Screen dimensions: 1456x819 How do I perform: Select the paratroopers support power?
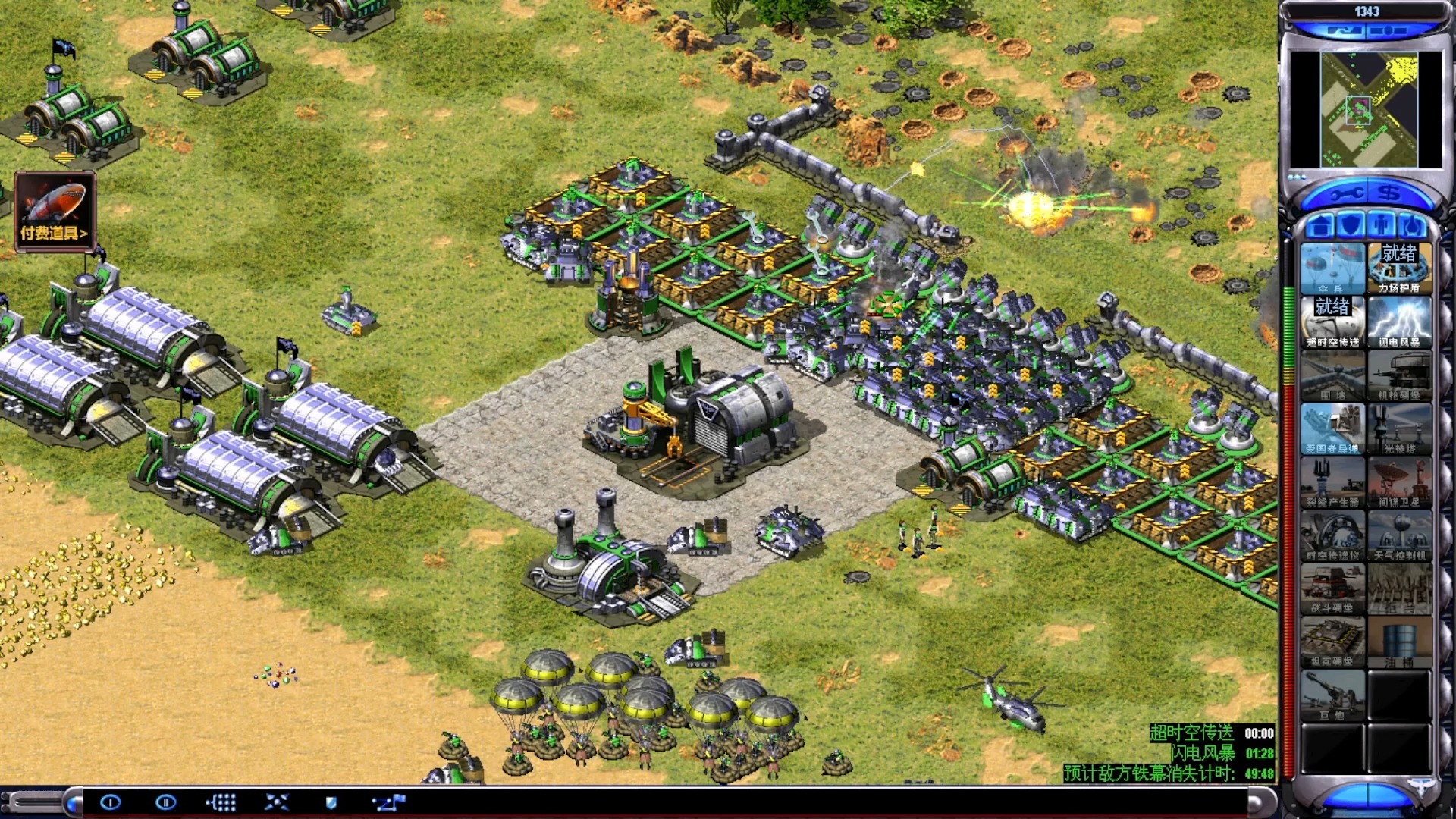[1332, 268]
